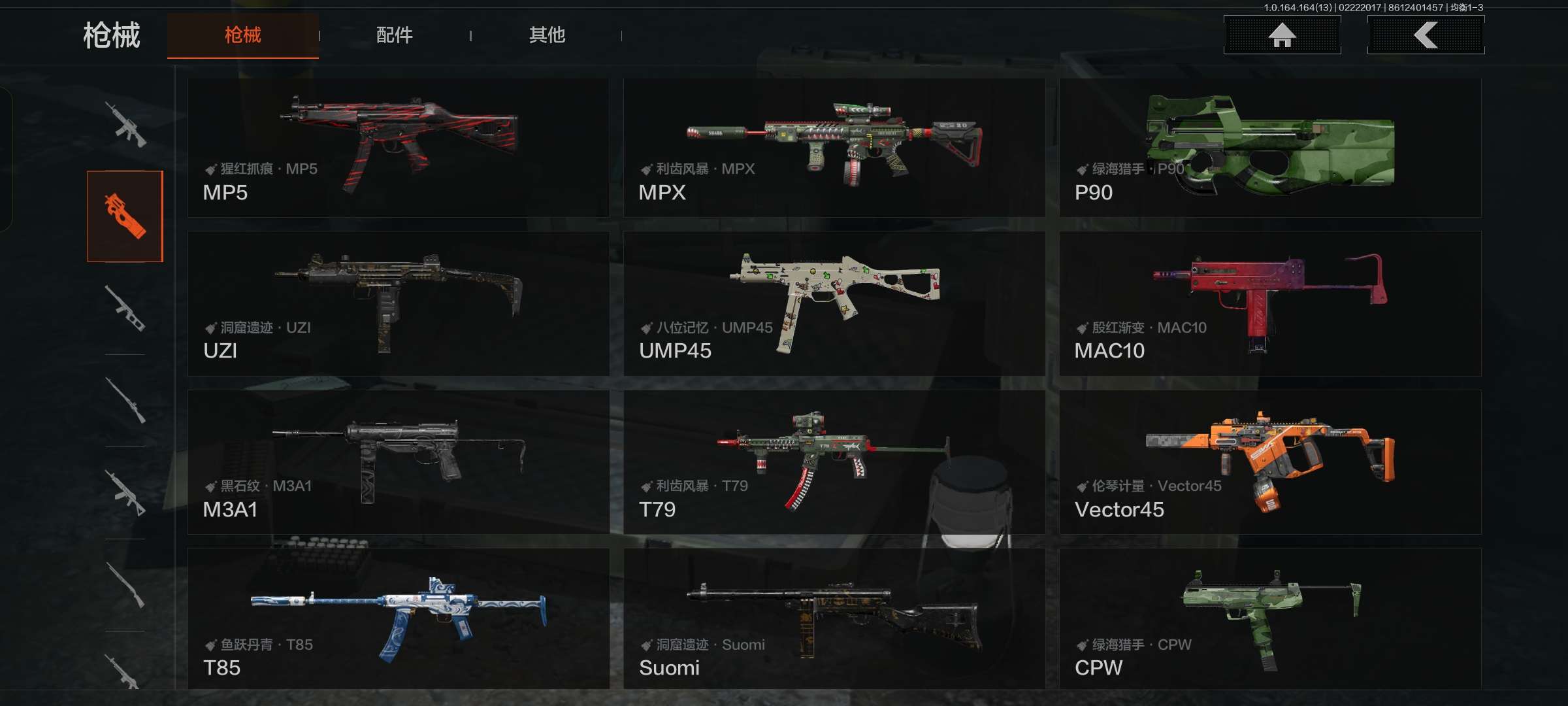The width and height of the screenshot is (1568, 706).
Task: Choose the red MAC10 tile
Action: (1269, 303)
